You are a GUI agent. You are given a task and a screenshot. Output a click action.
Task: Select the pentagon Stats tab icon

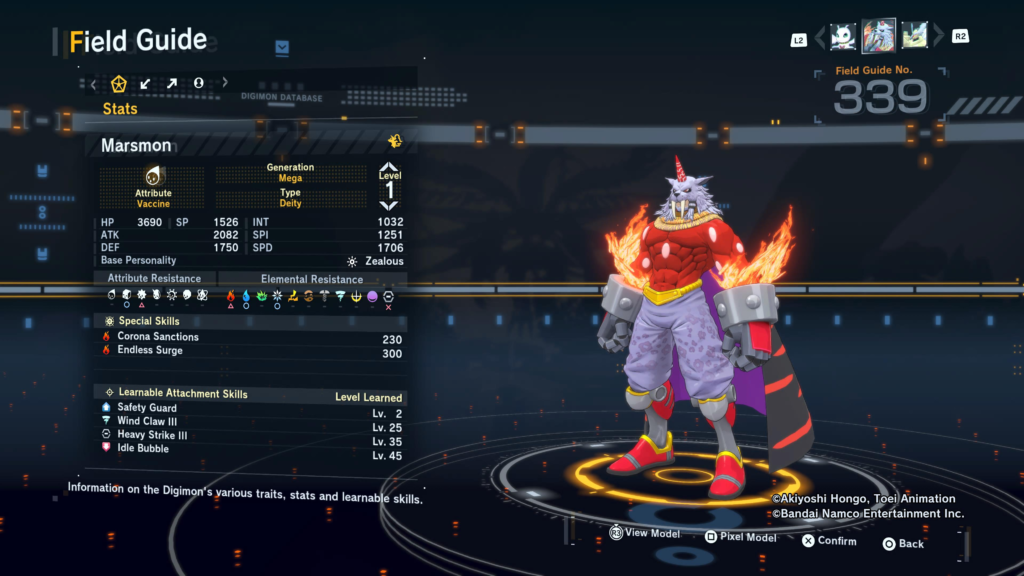click(119, 83)
